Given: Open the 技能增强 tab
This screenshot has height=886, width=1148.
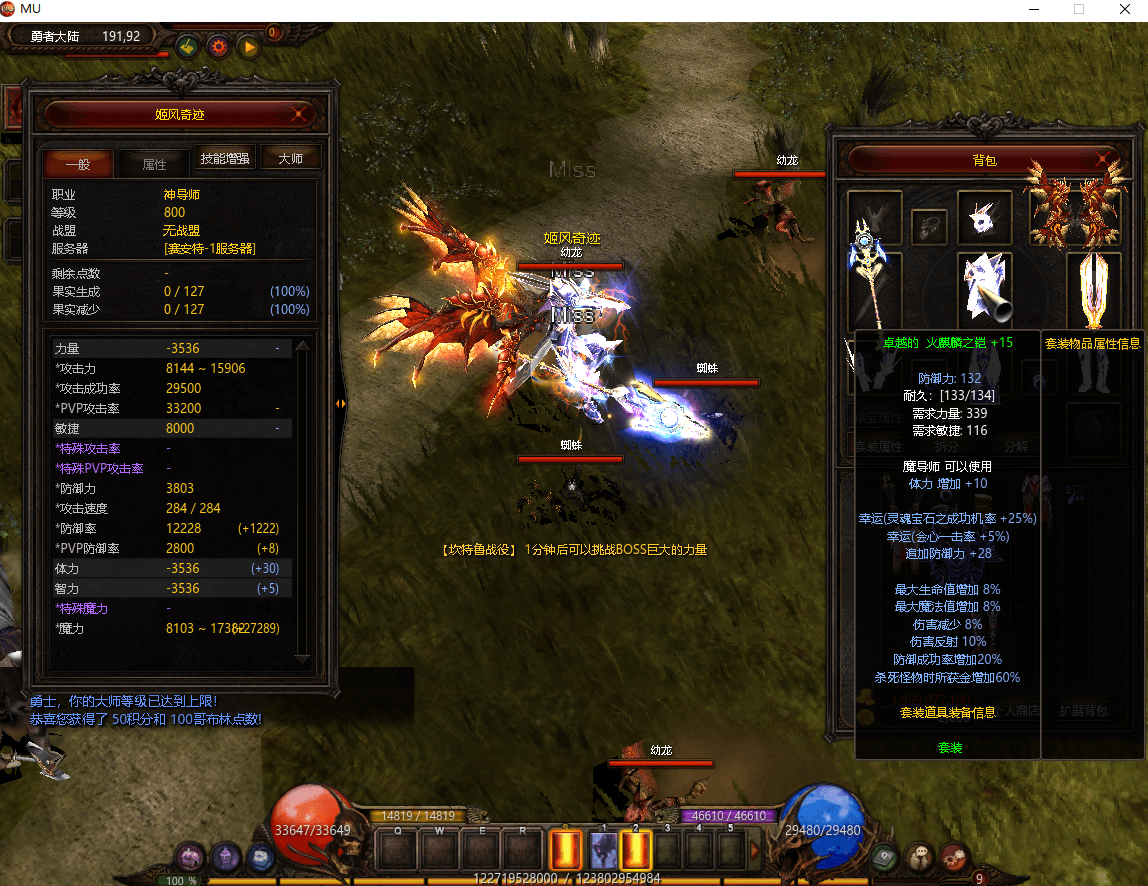Looking at the screenshot, I should pyautogui.click(x=225, y=158).
